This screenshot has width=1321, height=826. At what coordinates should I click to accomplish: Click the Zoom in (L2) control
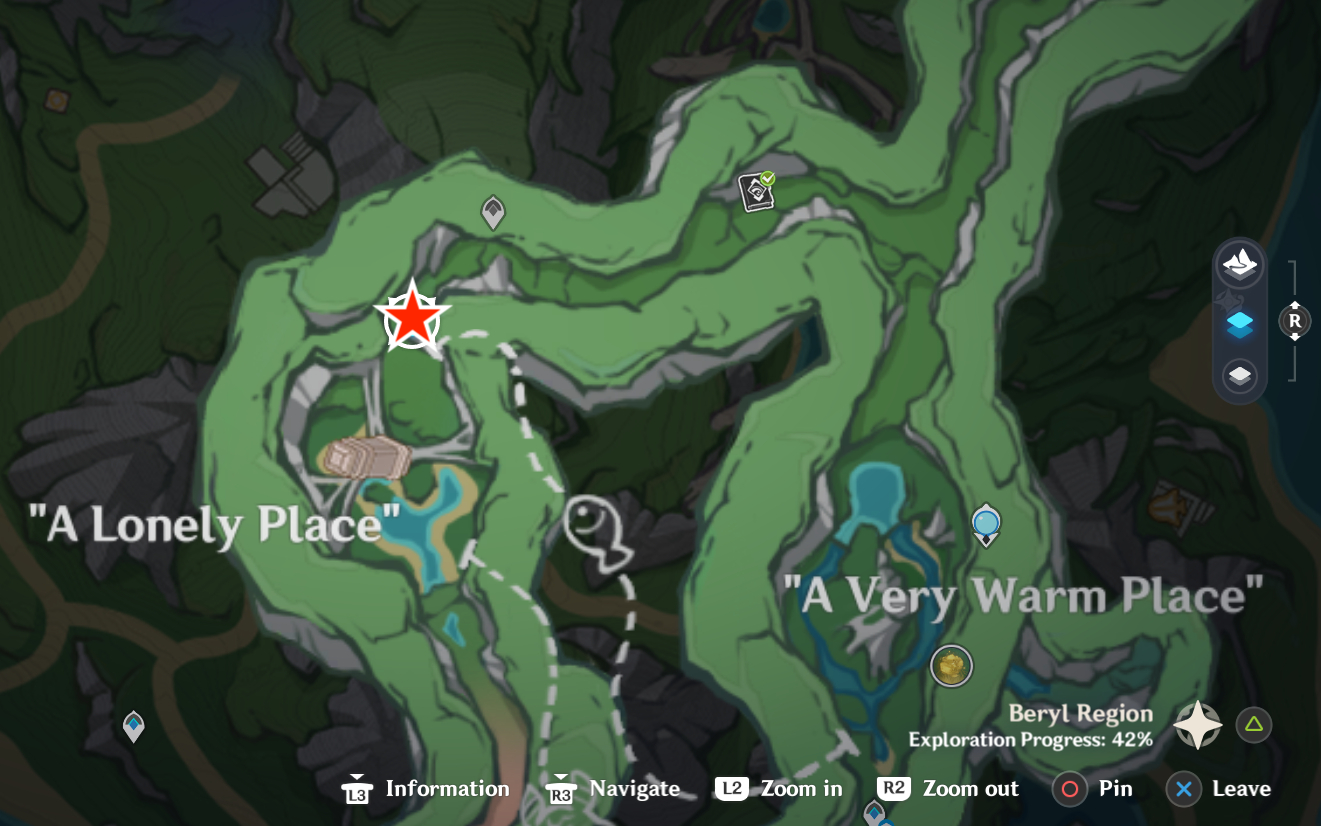(x=778, y=788)
